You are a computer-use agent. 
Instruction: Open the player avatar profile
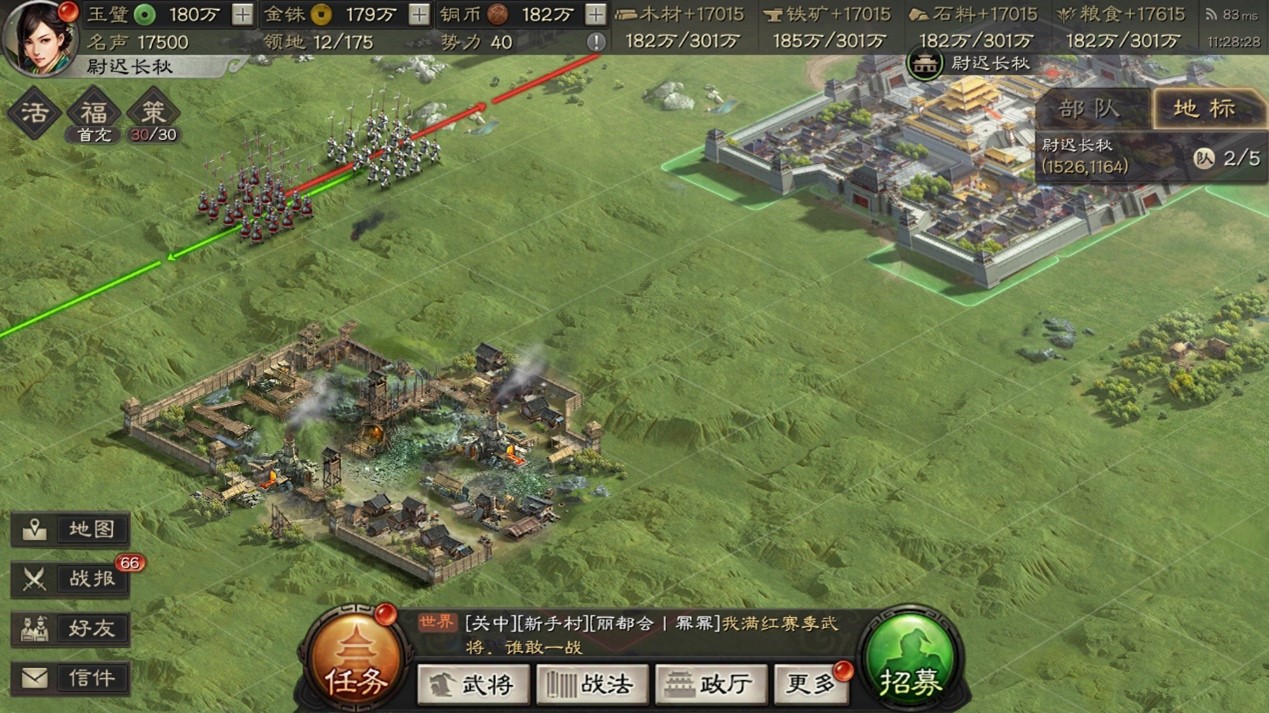point(40,37)
